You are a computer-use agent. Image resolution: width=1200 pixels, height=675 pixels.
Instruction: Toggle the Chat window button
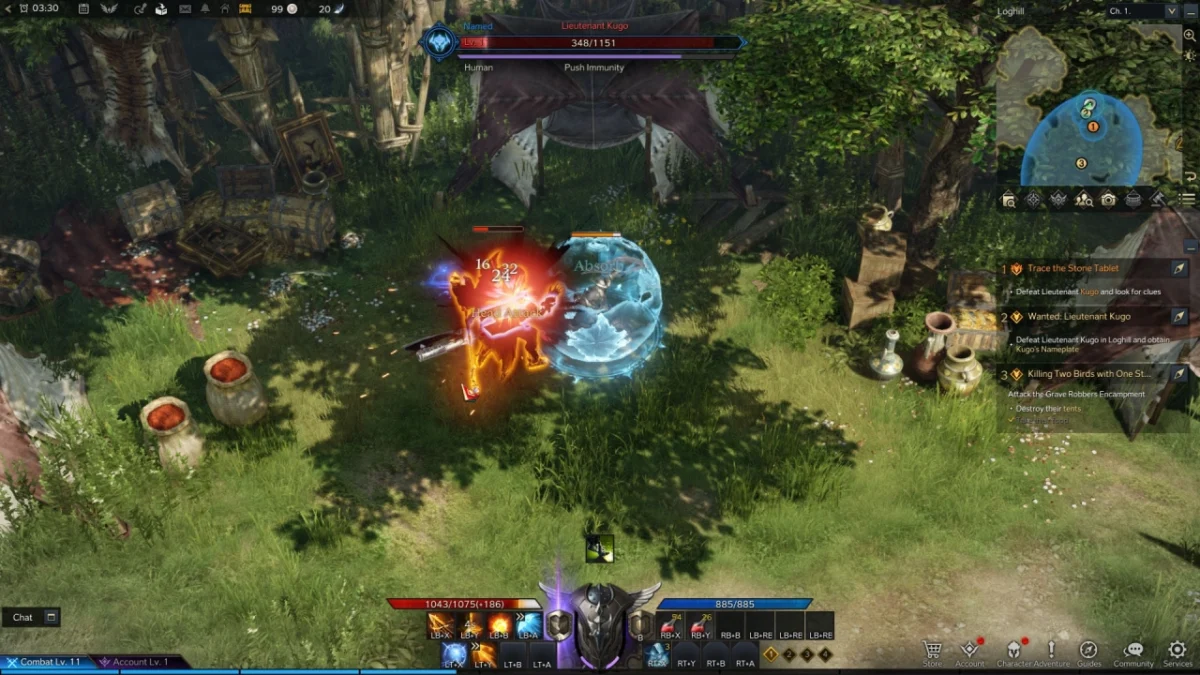(x=52, y=617)
